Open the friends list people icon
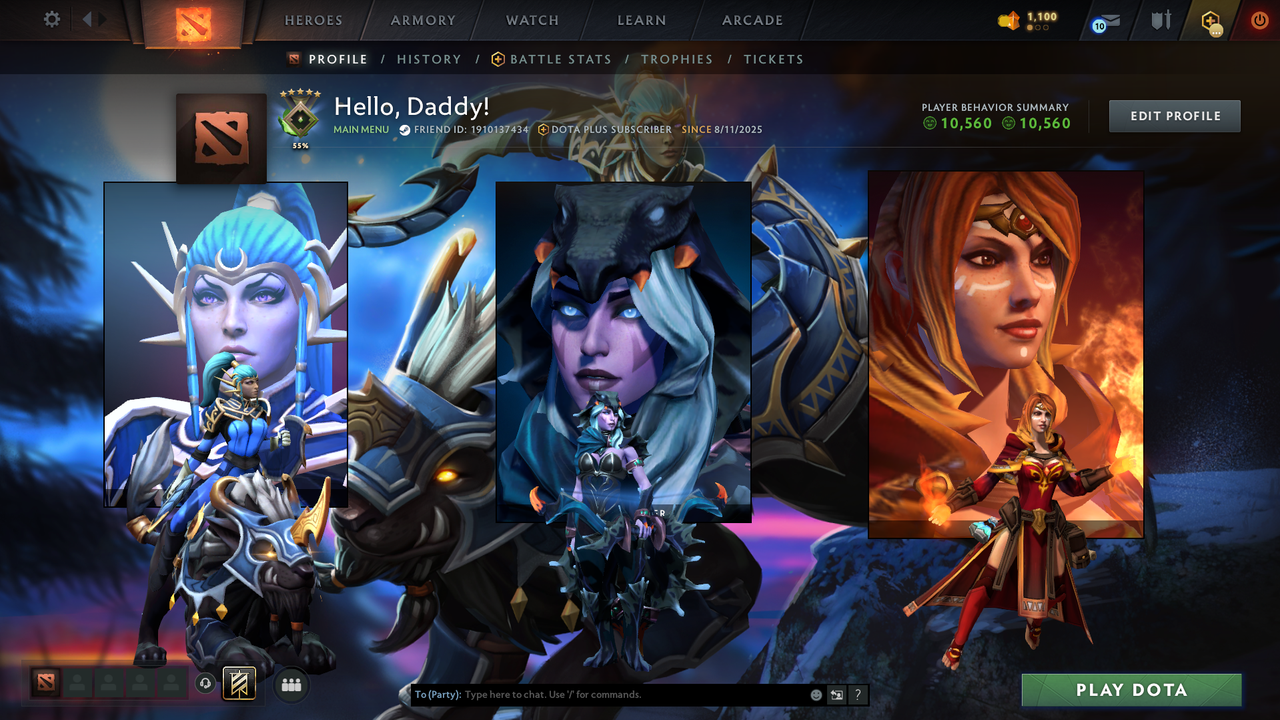This screenshot has height=720, width=1280. tap(289, 683)
